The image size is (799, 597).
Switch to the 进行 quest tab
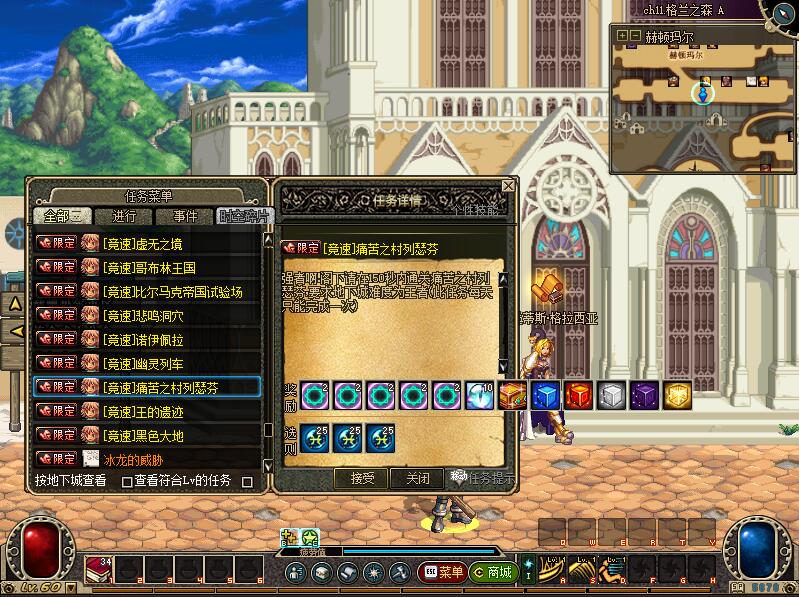tap(125, 216)
